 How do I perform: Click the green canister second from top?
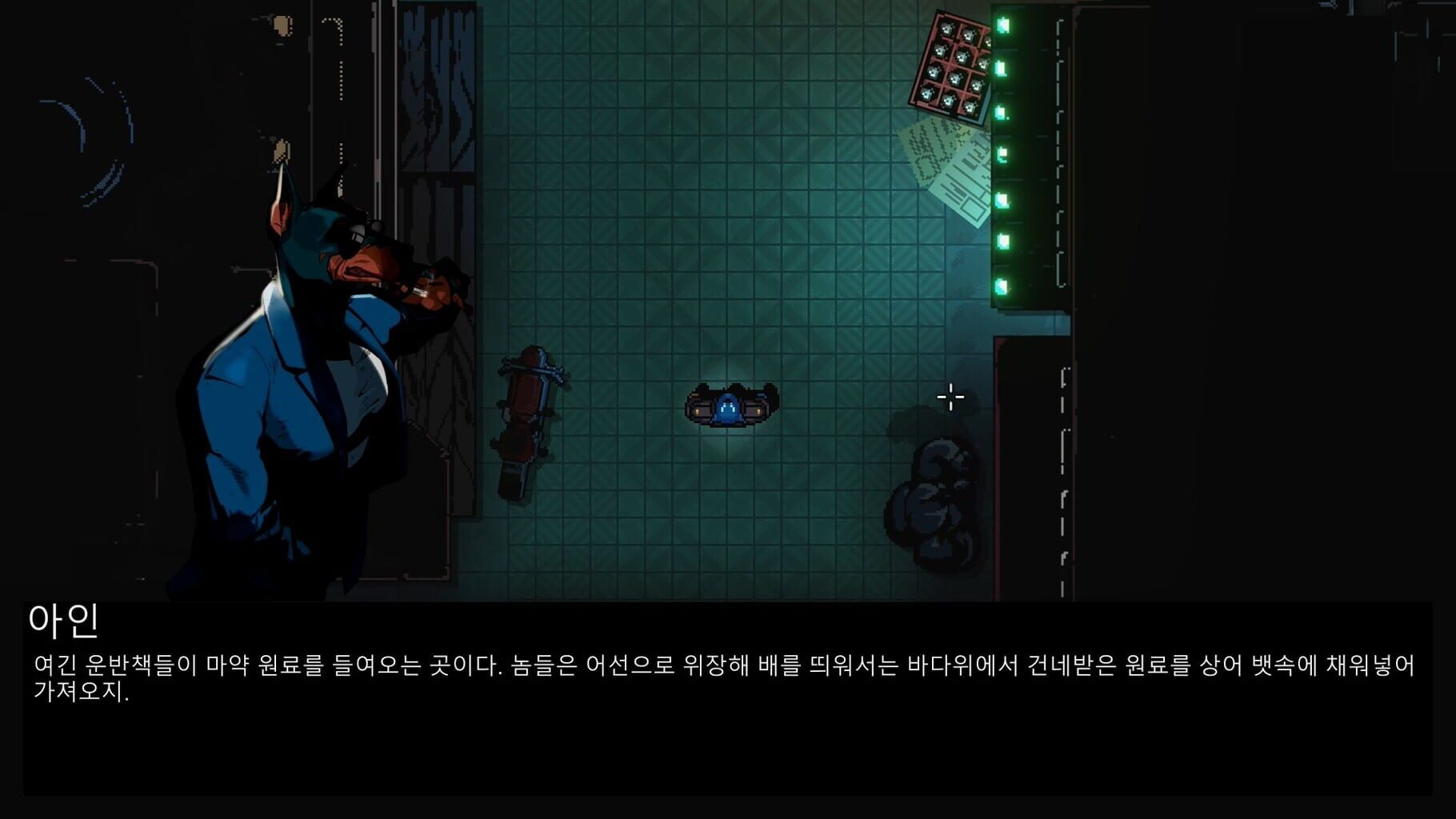click(x=1000, y=66)
